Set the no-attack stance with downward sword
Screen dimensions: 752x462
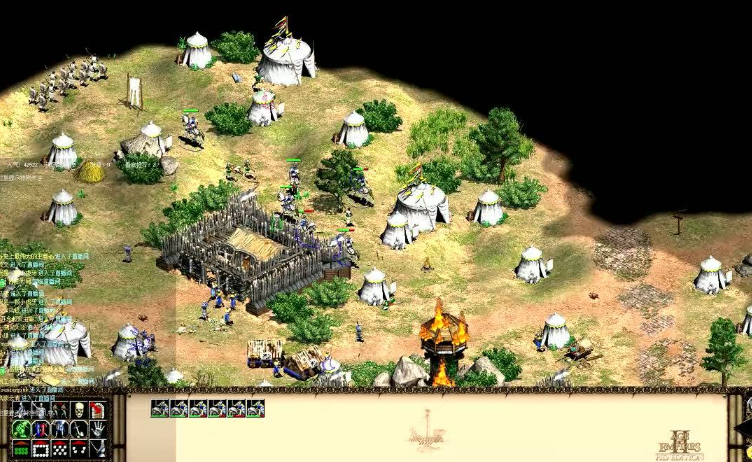click(x=78, y=429)
